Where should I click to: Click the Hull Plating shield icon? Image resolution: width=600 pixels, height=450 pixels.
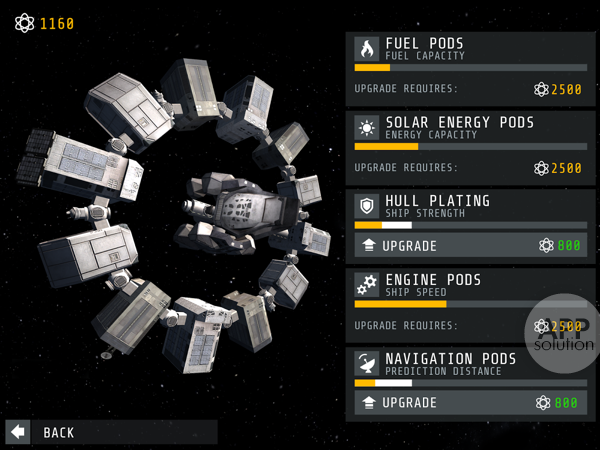pyautogui.click(x=367, y=206)
